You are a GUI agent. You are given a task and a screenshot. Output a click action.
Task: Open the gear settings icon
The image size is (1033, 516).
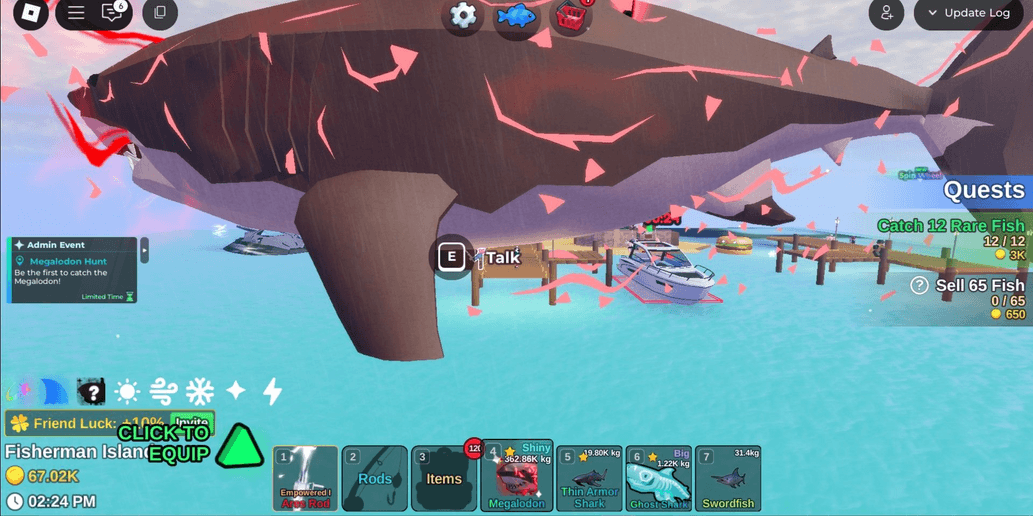[x=463, y=16]
